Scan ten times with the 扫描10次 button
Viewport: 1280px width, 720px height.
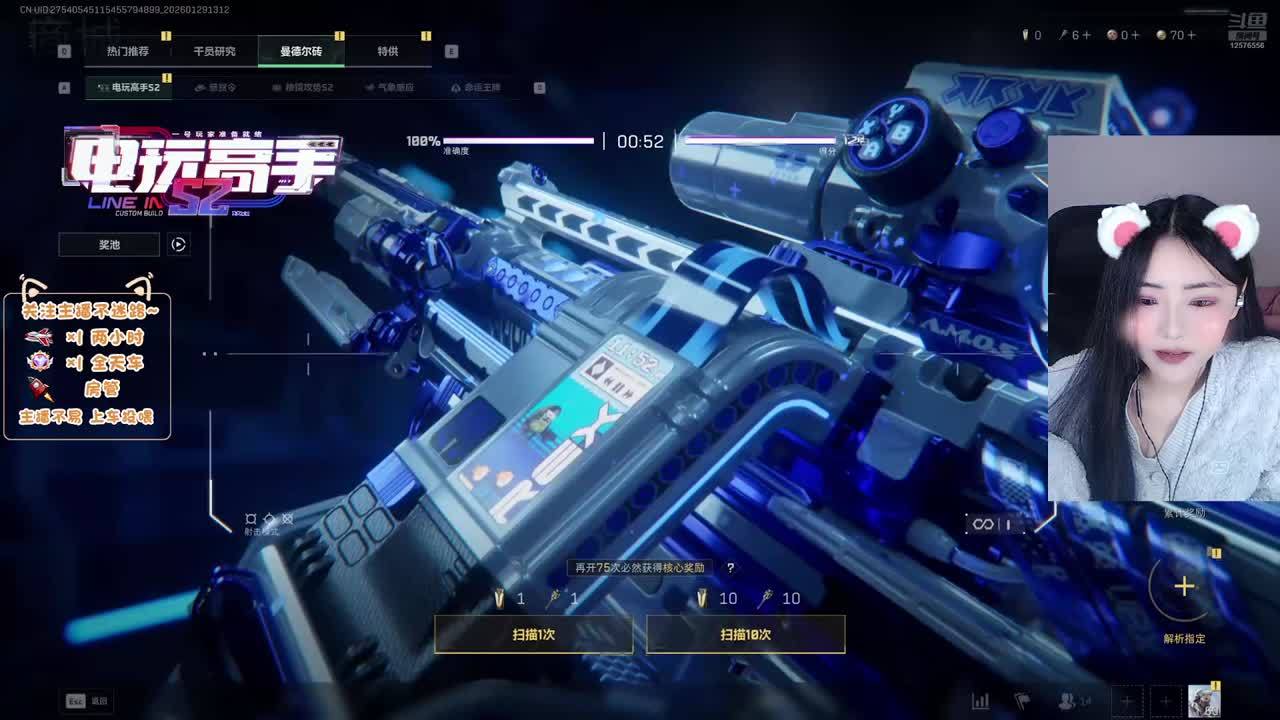pyautogui.click(x=745, y=634)
